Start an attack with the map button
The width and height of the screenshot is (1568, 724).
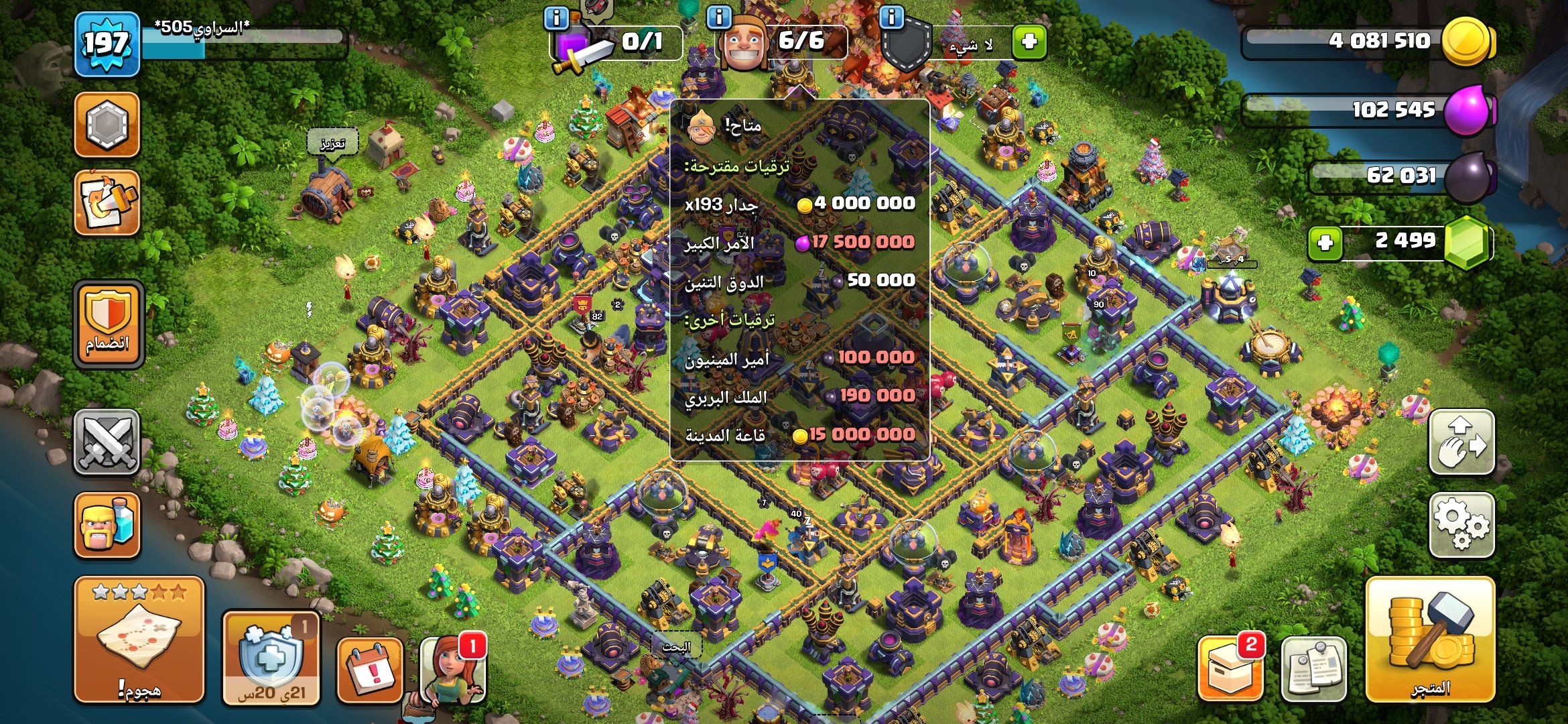pyautogui.click(x=139, y=640)
